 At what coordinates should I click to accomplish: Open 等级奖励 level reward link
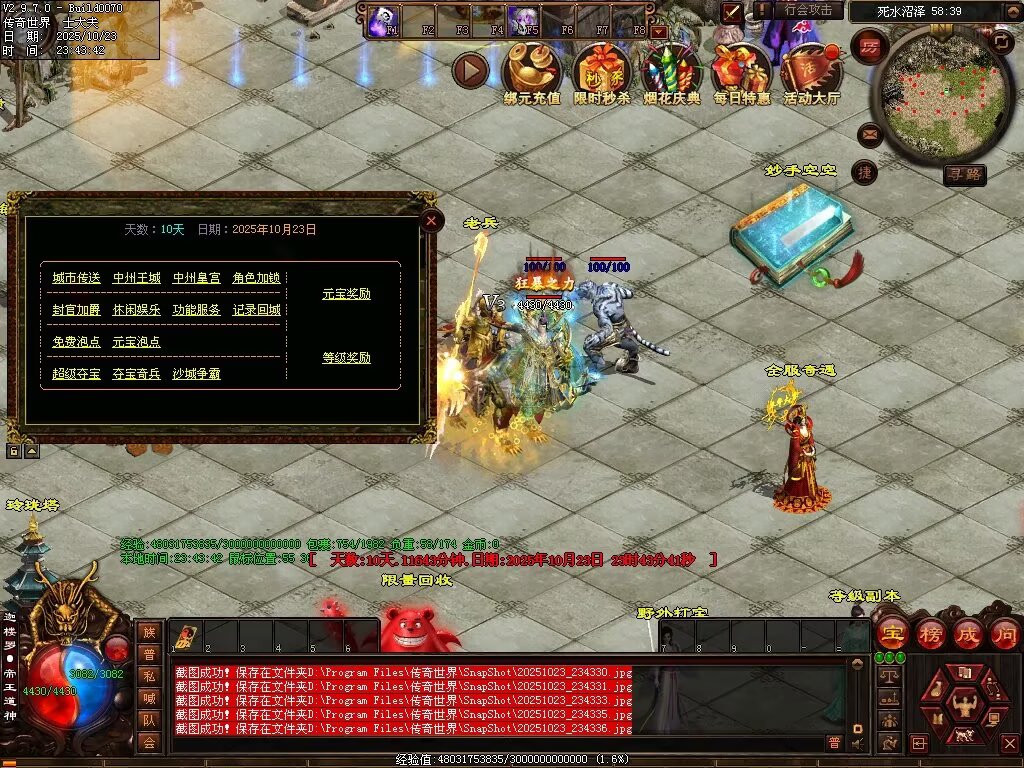[x=346, y=358]
